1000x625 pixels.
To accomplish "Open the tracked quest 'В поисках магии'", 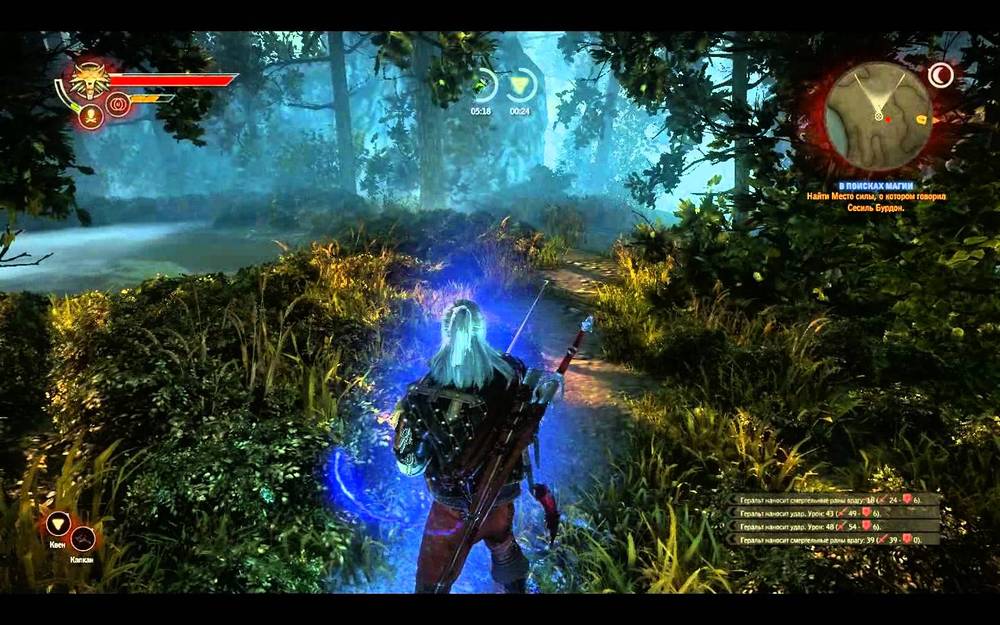I will (x=877, y=186).
